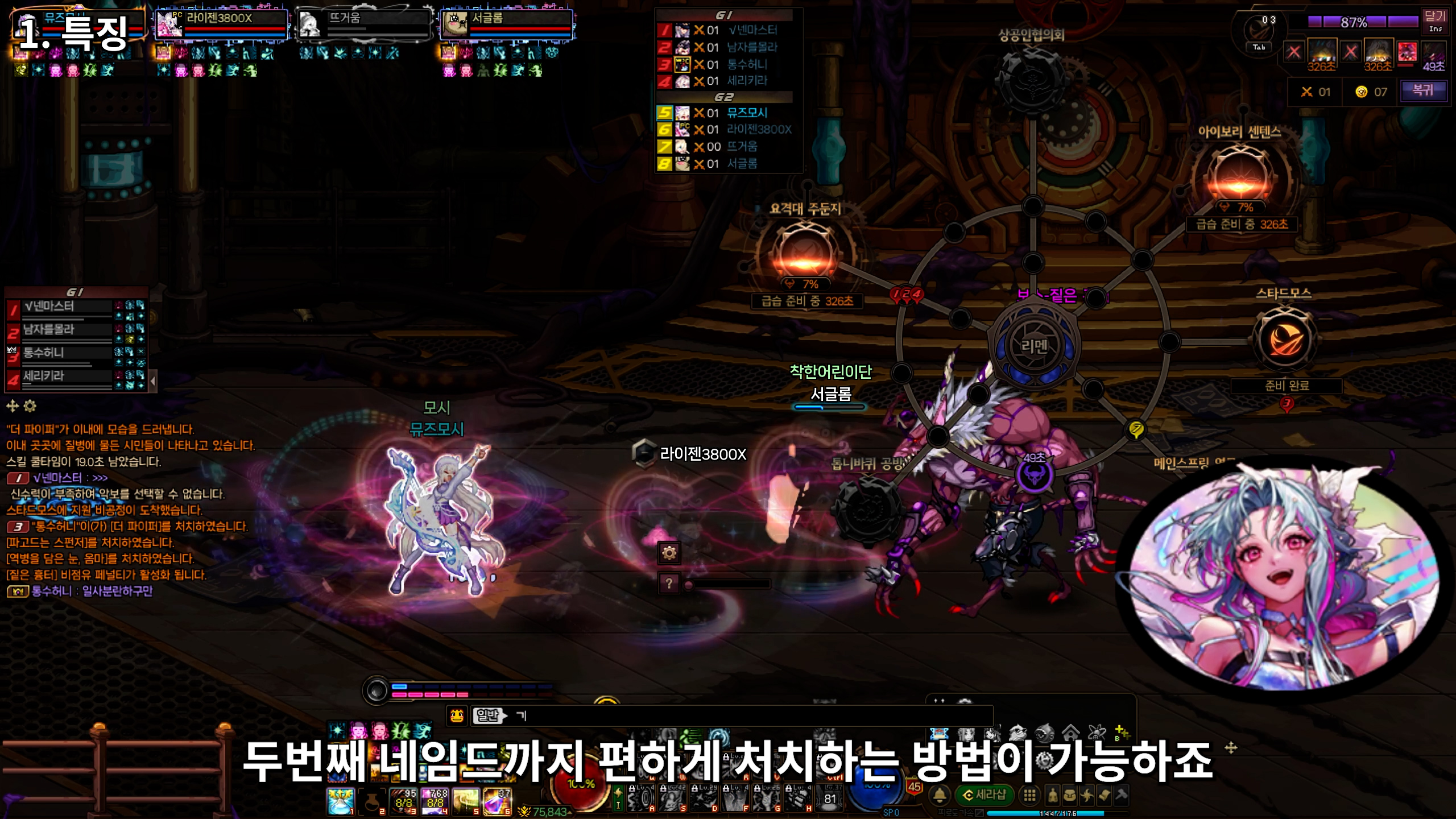
Task: Open the chat settings gear icon
Action: 30,406
